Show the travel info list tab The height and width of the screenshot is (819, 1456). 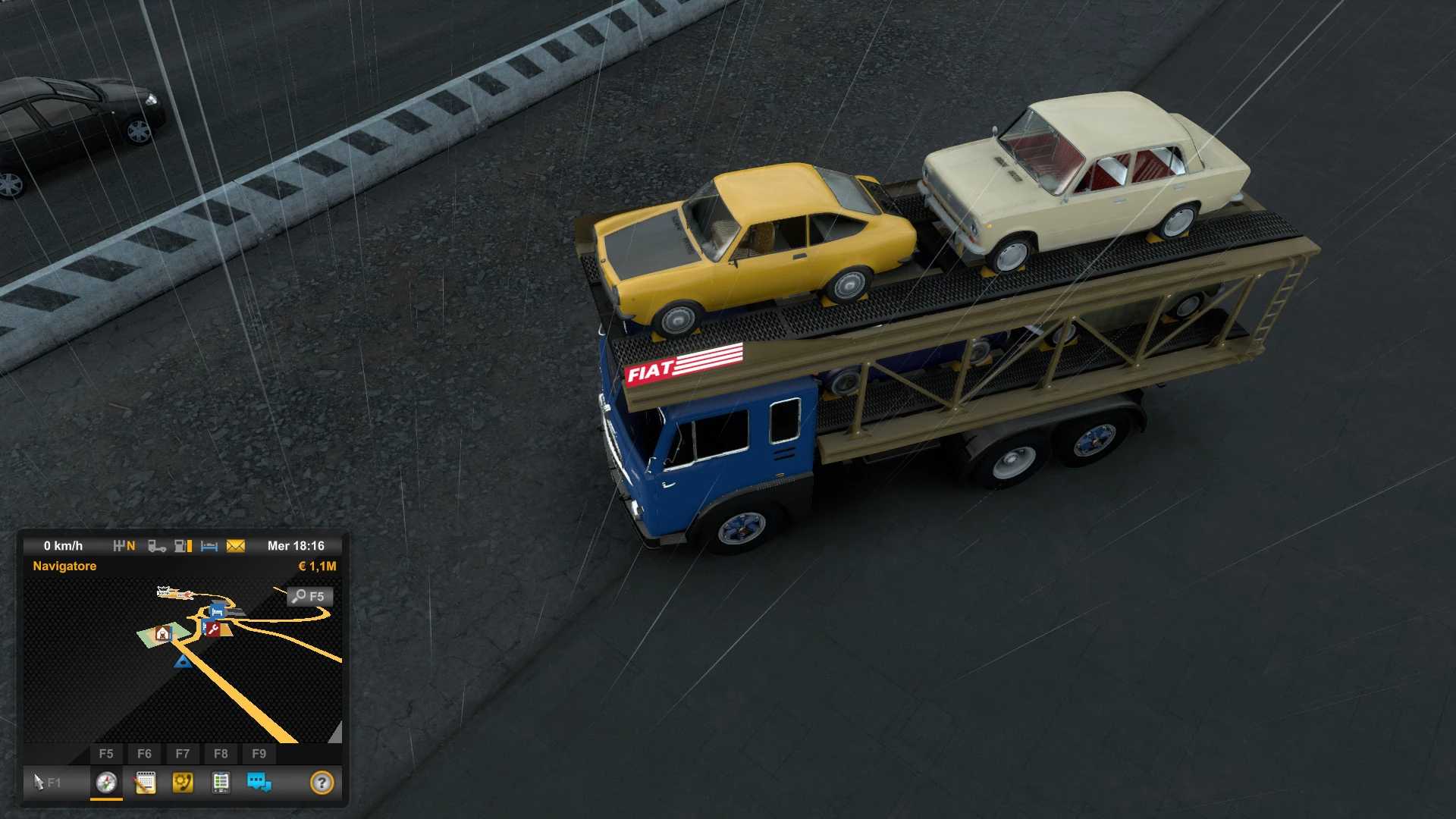tap(221, 782)
